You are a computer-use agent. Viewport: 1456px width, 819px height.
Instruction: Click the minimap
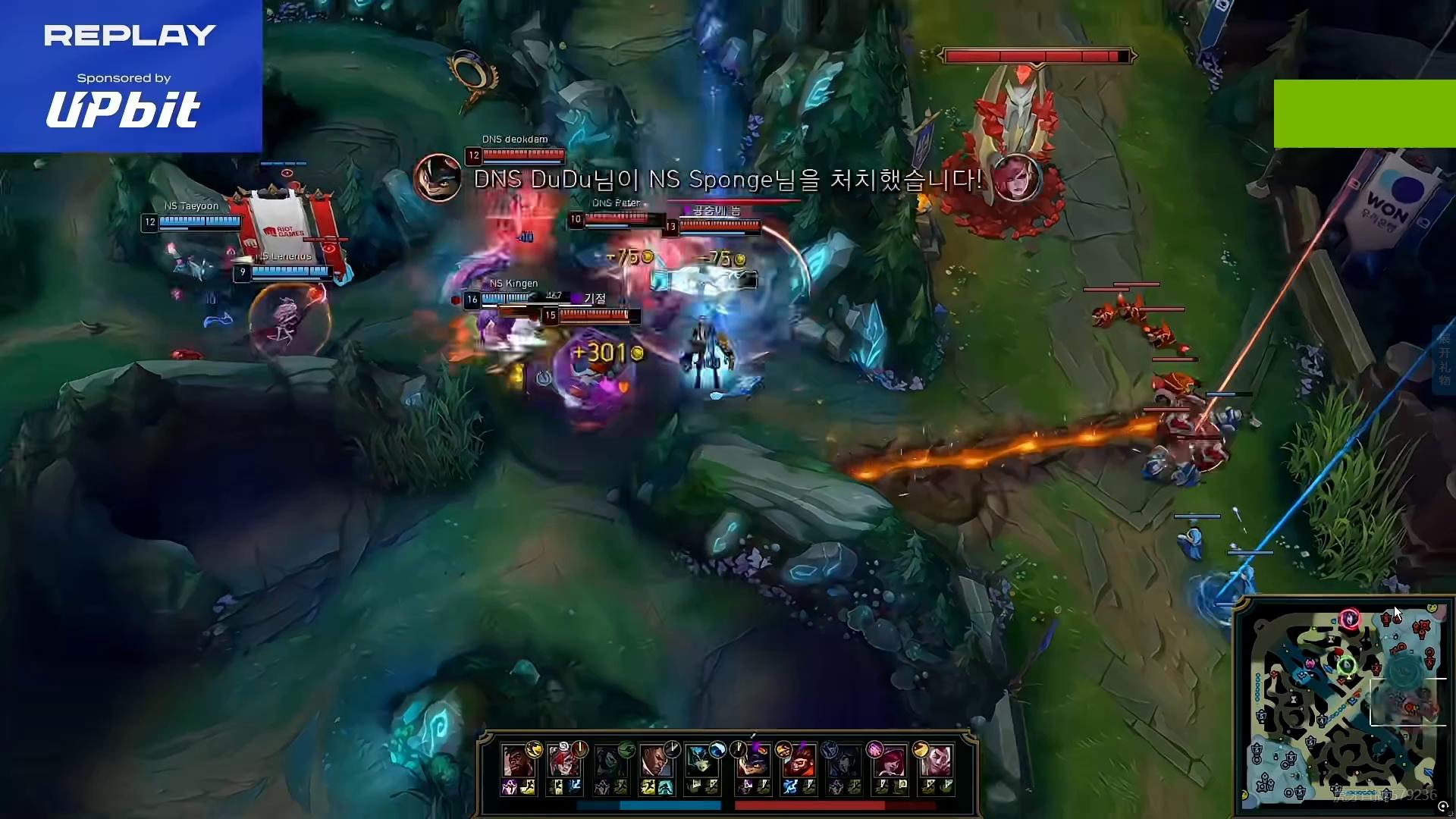pos(1344,705)
